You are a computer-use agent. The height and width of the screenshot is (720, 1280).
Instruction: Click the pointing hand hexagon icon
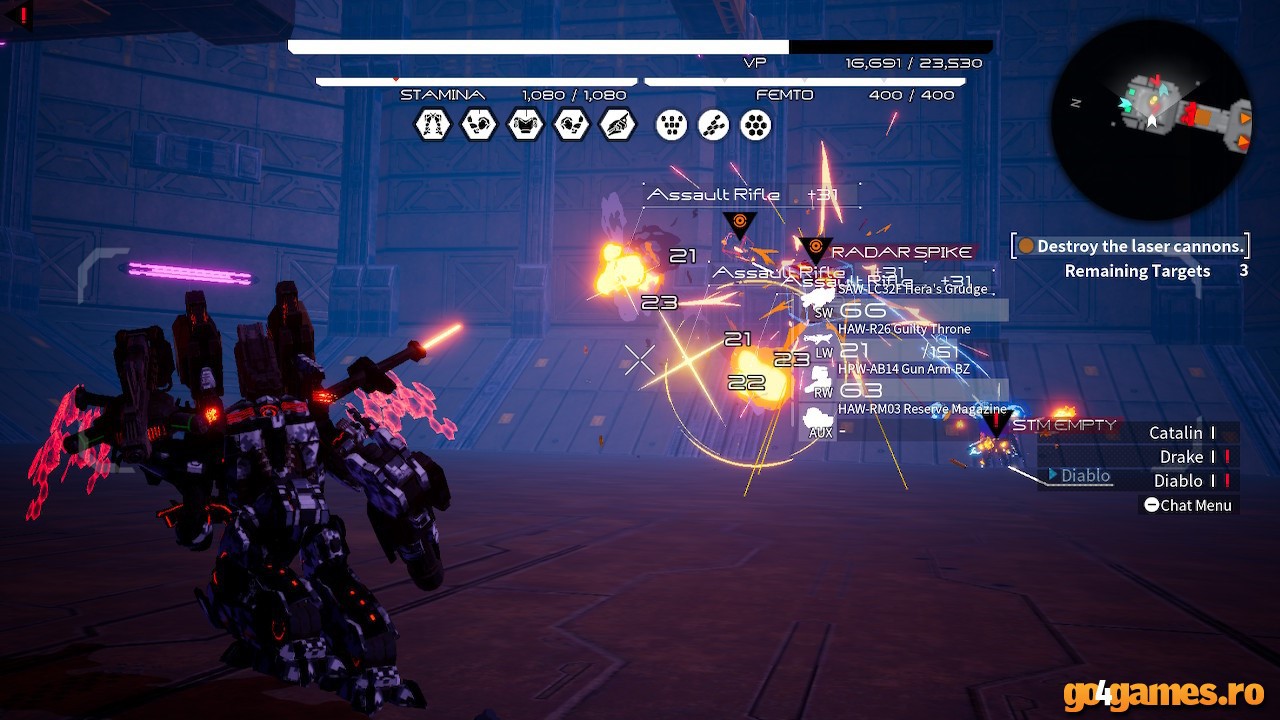pos(618,125)
